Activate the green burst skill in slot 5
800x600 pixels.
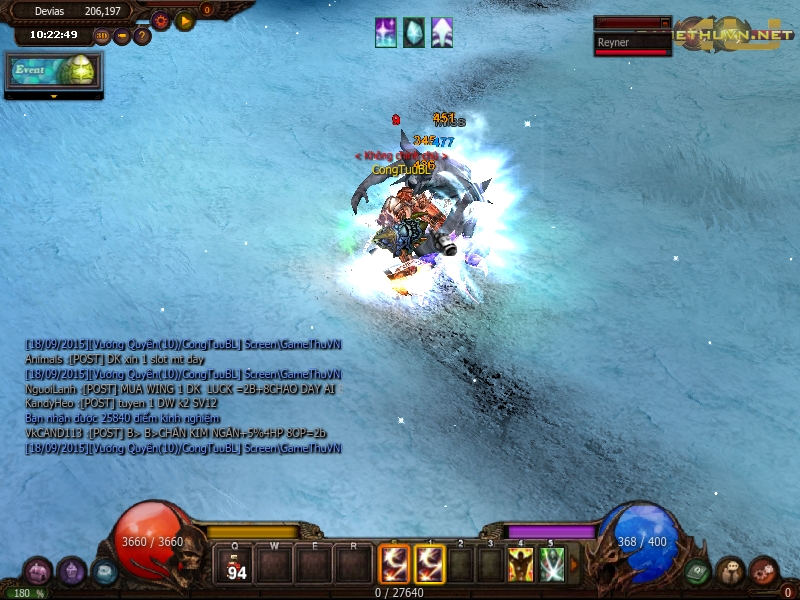coord(552,565)
